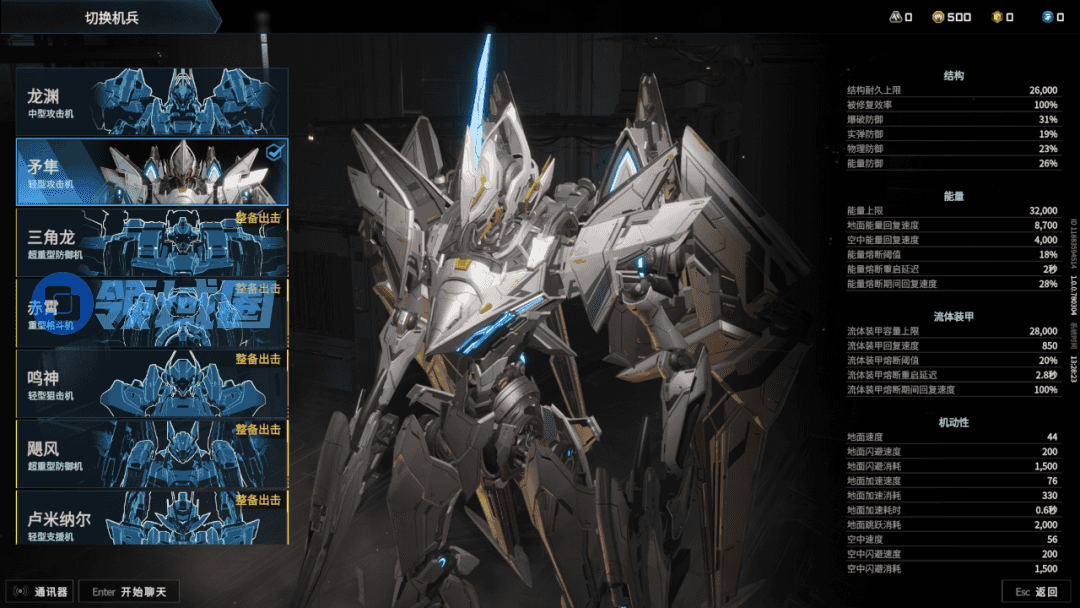Select the 龙渊 mech card

point(152,101)
